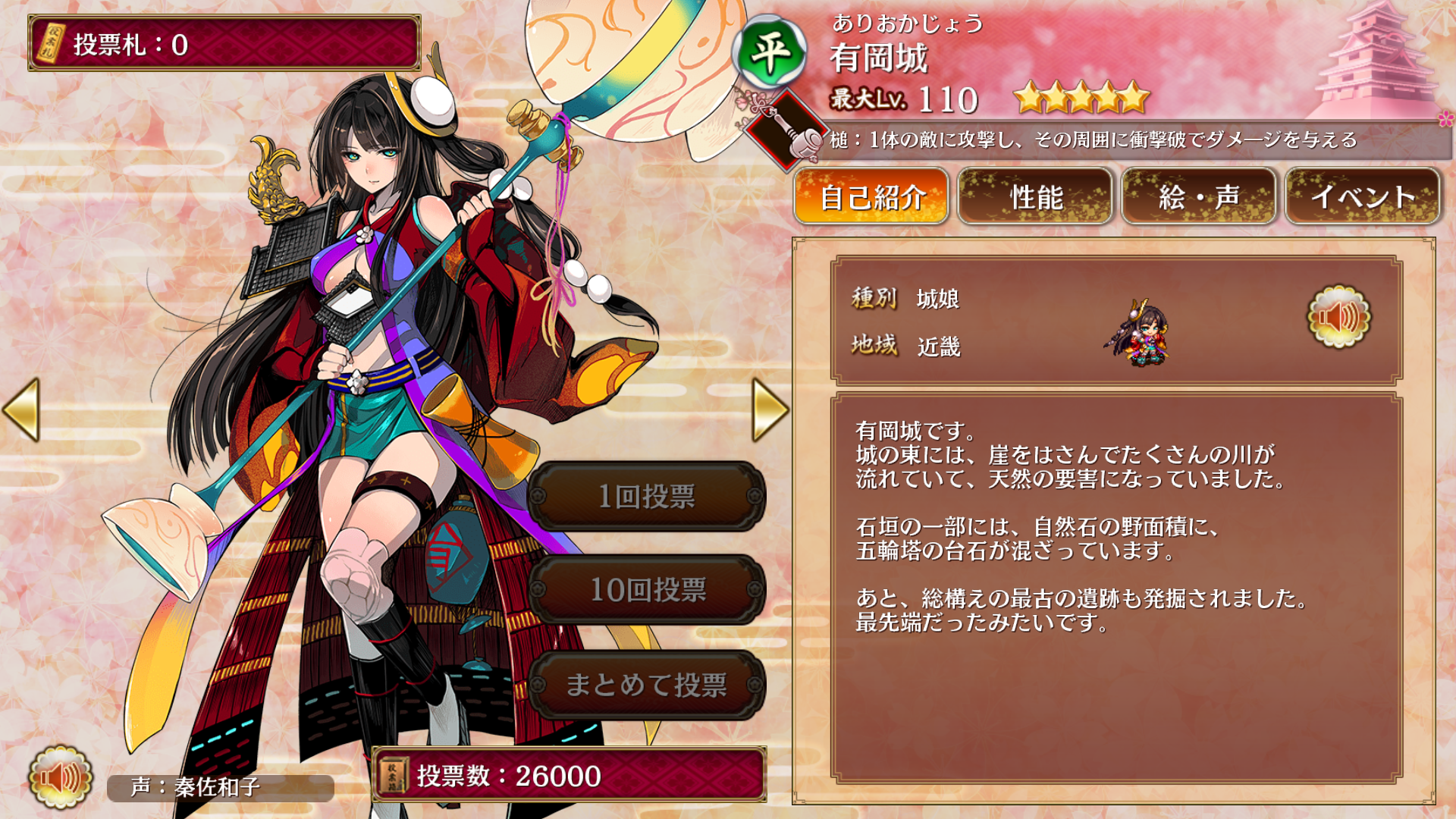Viewport: 1456px width, 819px height.
Task: Click the small chibi character sprite
Action: point(1140,334)
